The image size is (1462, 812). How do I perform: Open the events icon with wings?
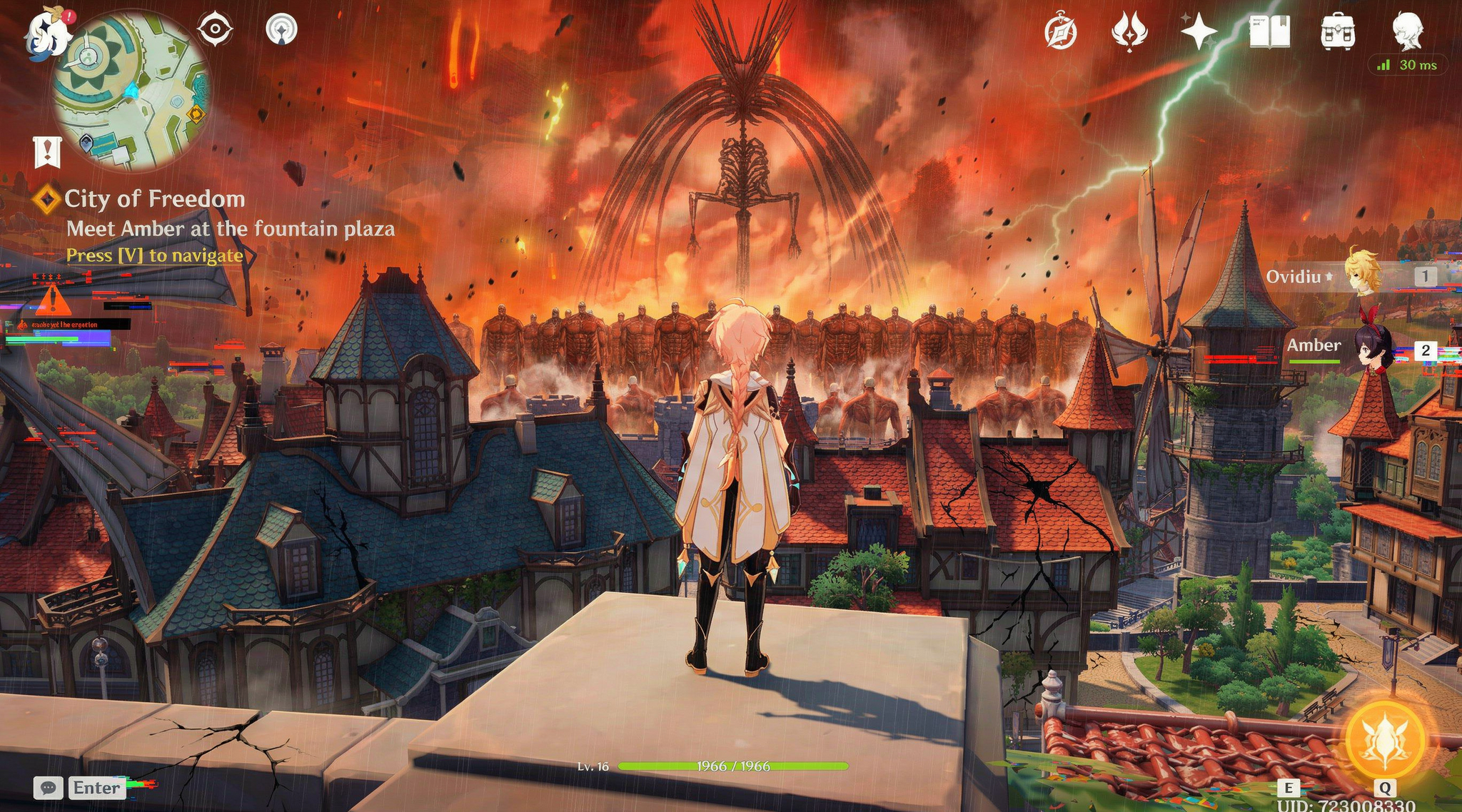click(x=1129, y=33)
